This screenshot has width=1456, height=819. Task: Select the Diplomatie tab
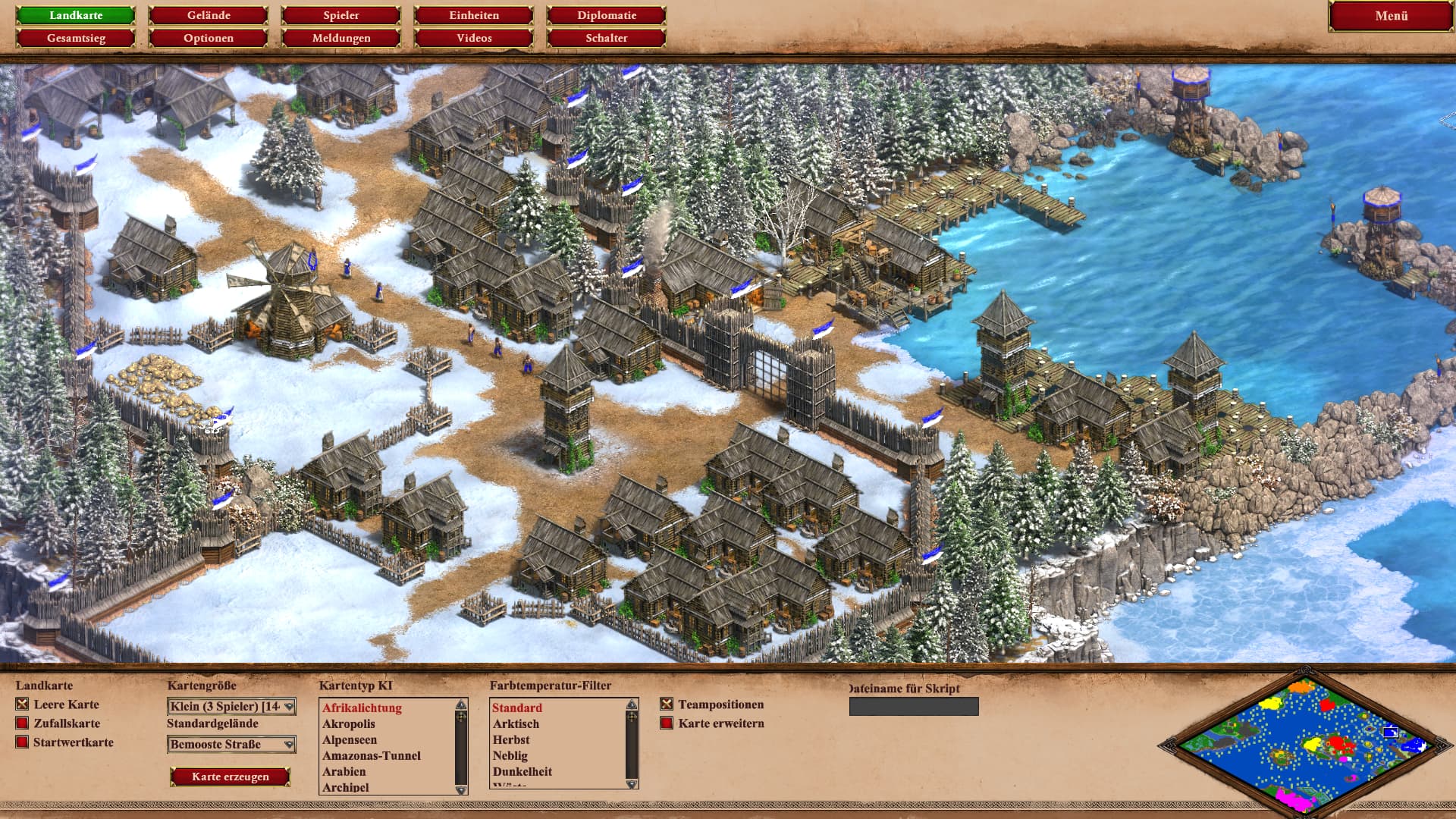(607, 15)
